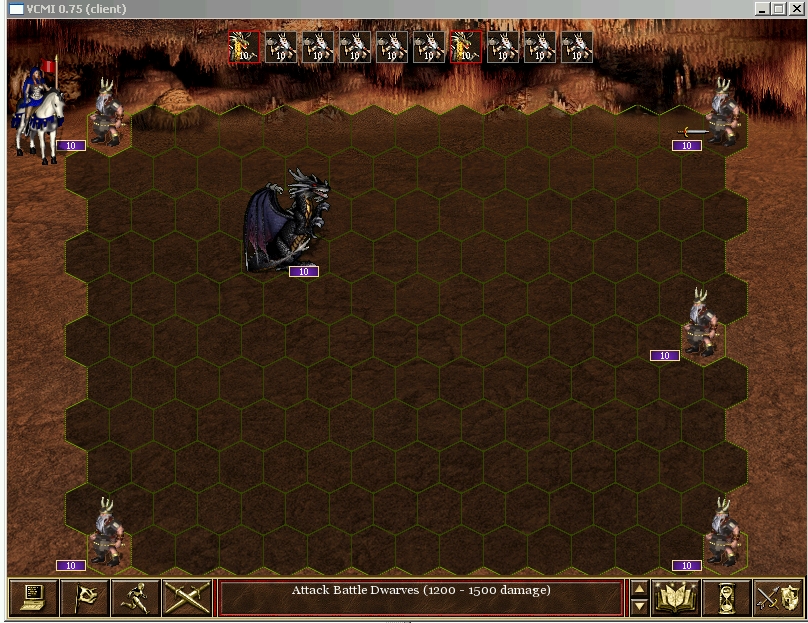Click the combat log message bar

421,598
